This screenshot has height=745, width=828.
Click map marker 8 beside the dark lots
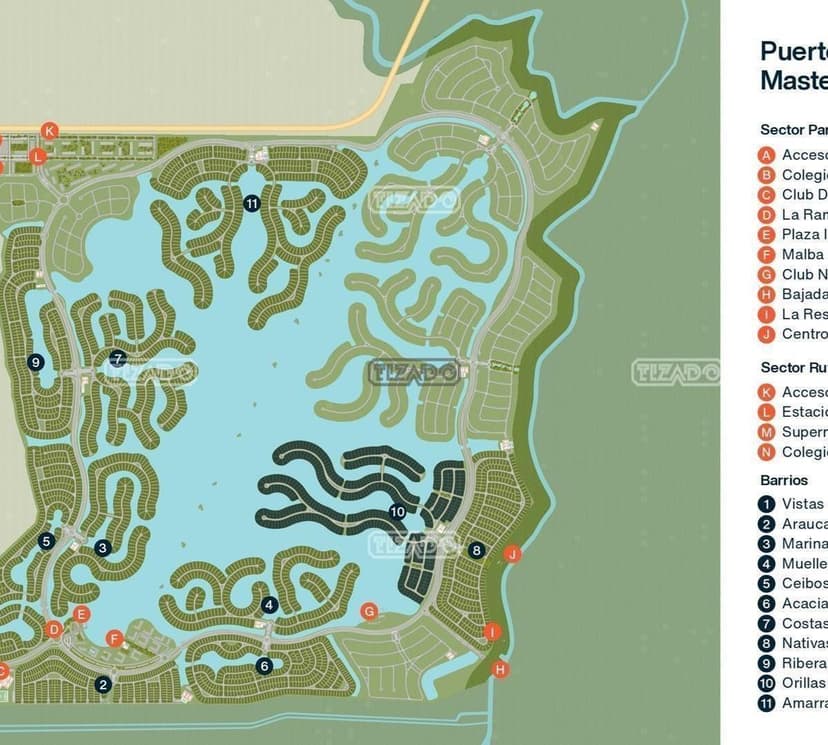pos(476,549)
